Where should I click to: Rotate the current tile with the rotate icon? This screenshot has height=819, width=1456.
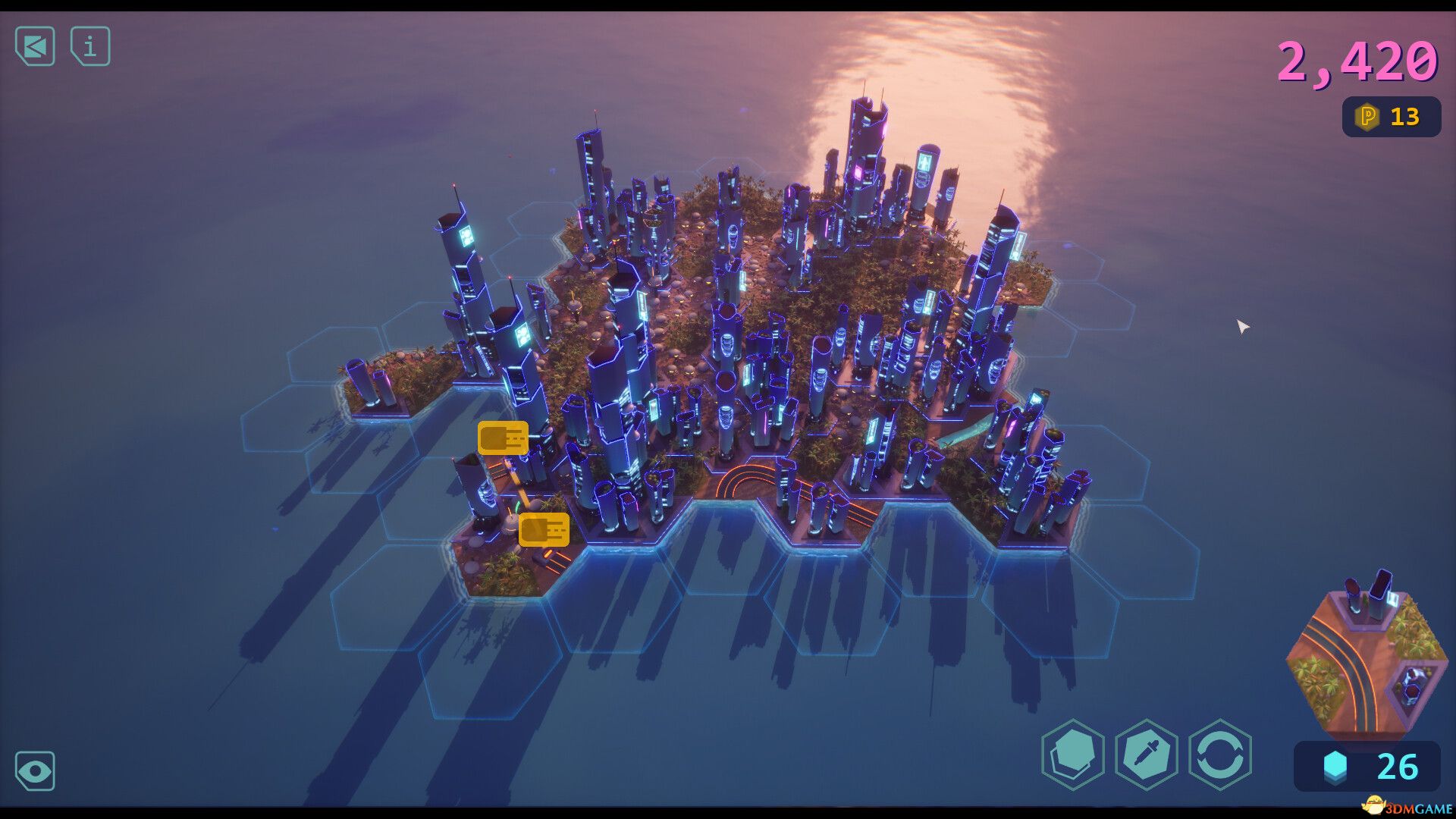point(1222,758)
